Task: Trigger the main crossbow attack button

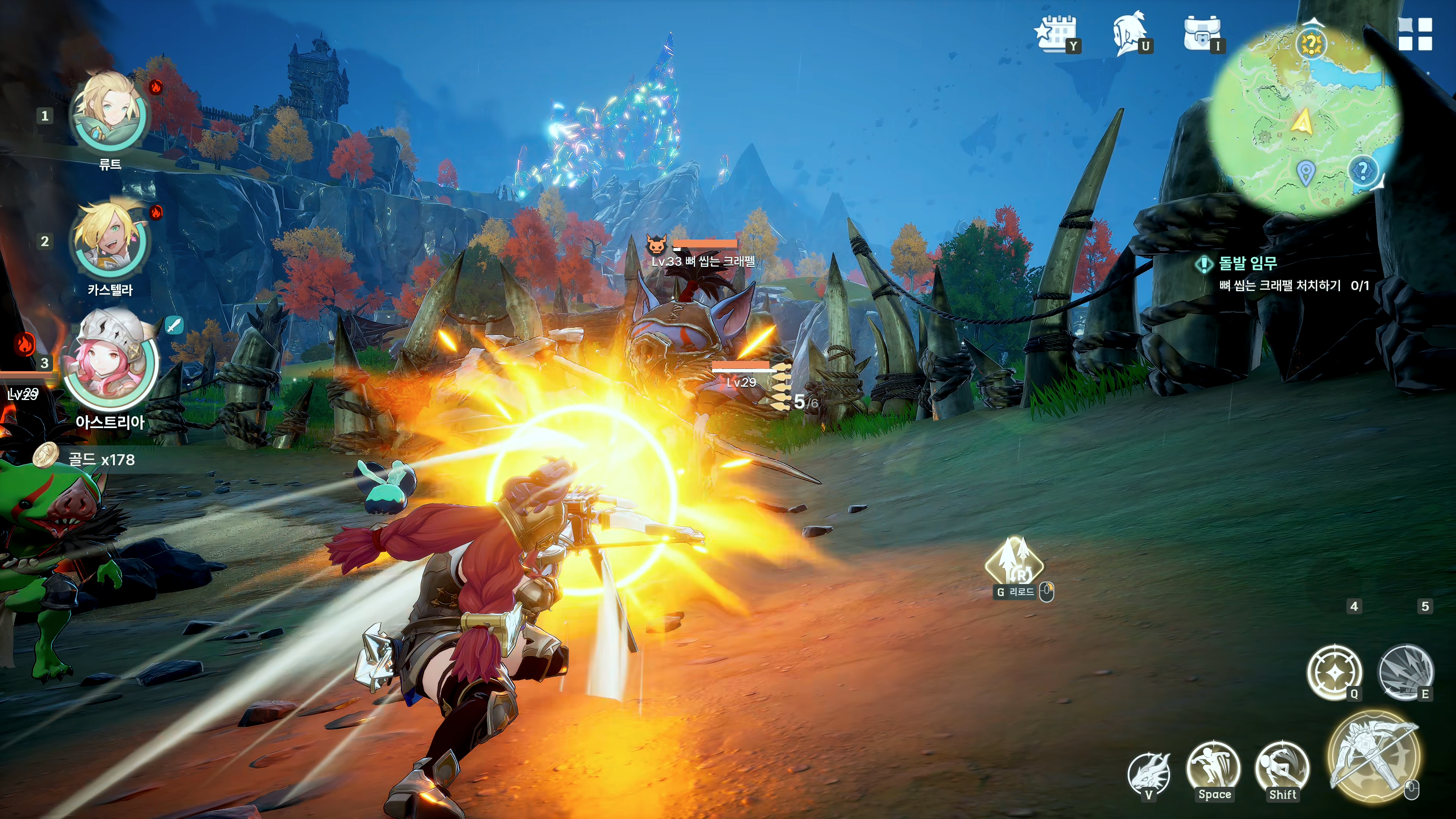Action: point(1373,756)
